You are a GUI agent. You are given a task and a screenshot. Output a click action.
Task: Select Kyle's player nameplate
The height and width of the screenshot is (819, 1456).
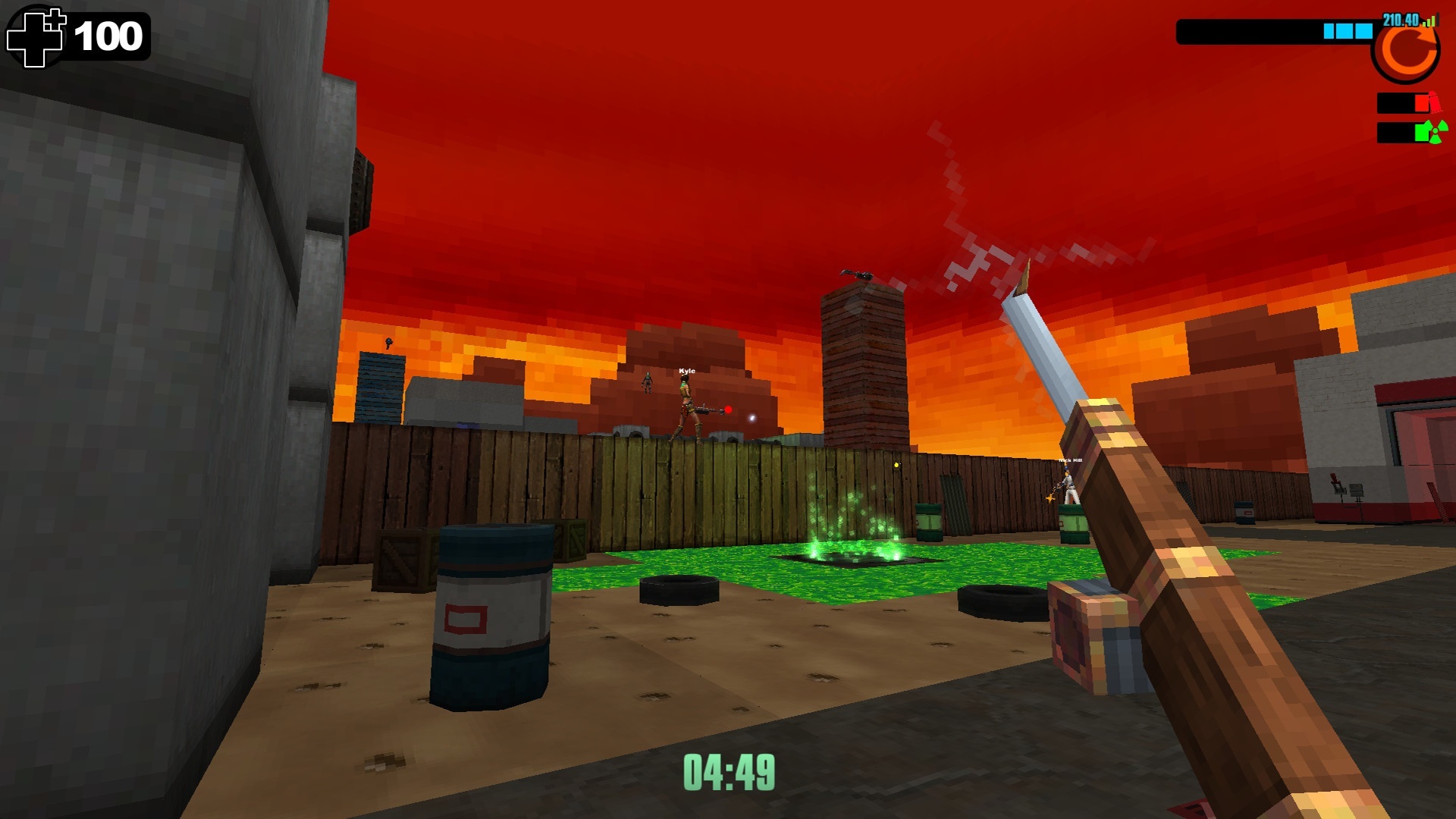(x=686, y=371)
